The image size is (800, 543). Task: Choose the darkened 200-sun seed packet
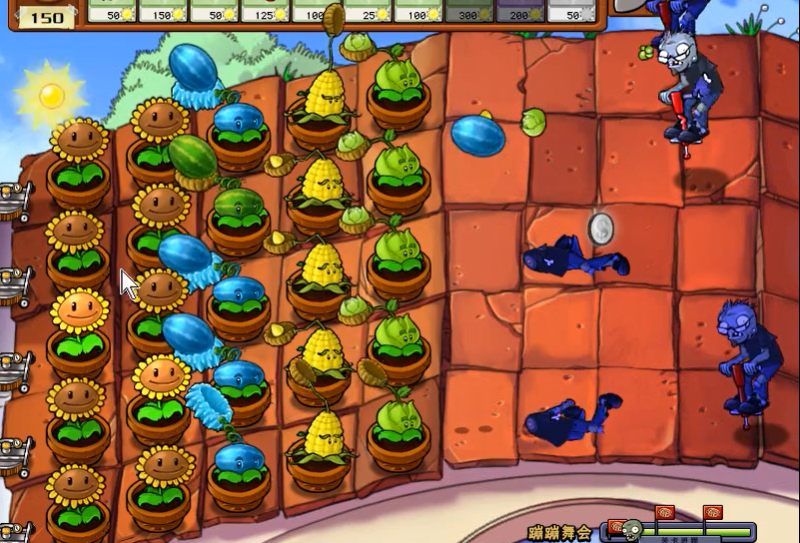(520, 11)
